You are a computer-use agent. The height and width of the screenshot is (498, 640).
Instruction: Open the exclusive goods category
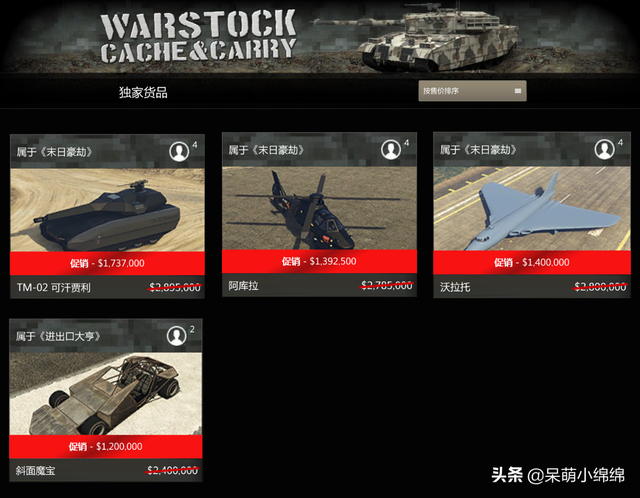[143, 93]
